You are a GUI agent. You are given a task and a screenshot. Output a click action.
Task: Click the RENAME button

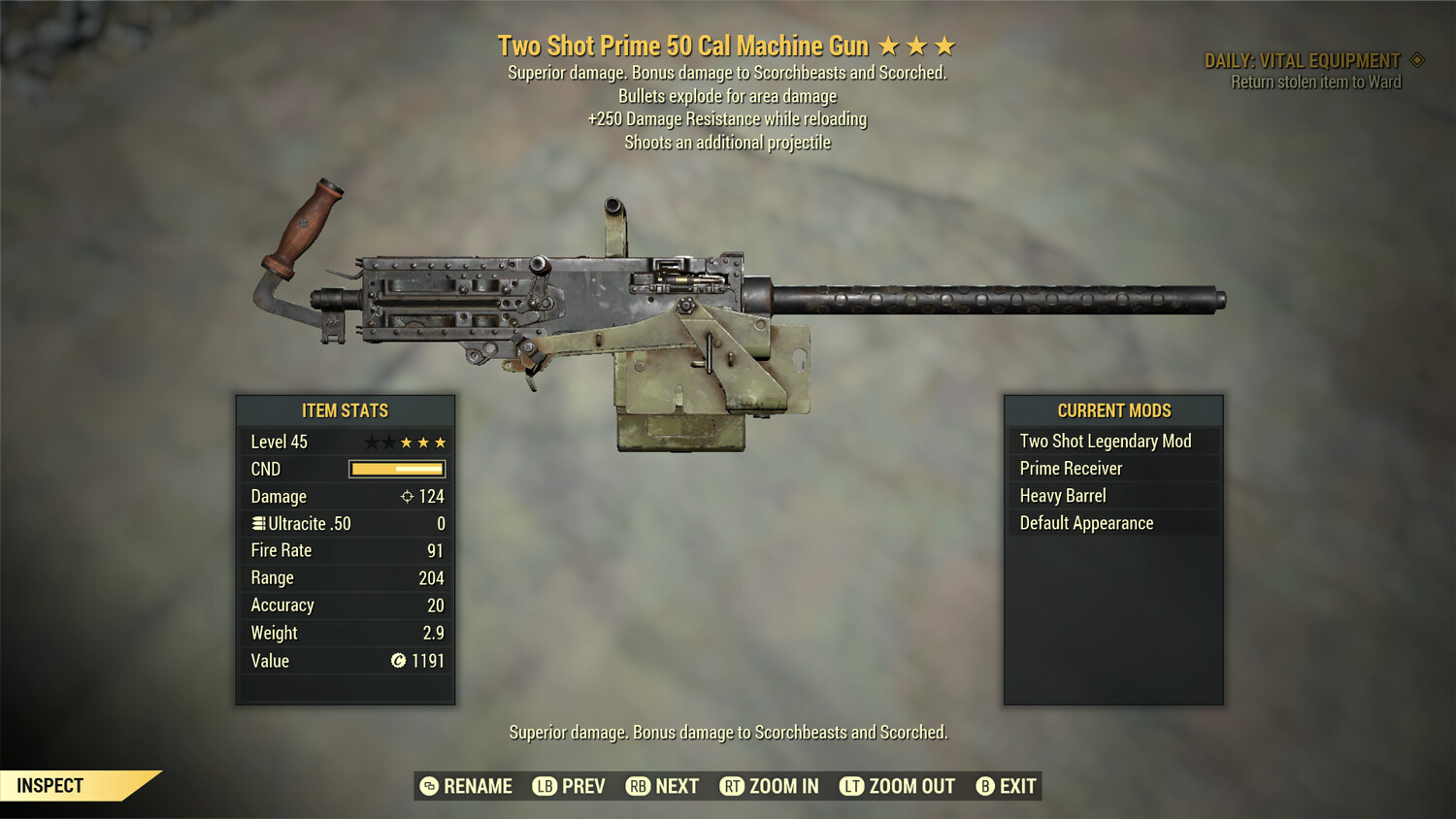click(x=478, y=786)
